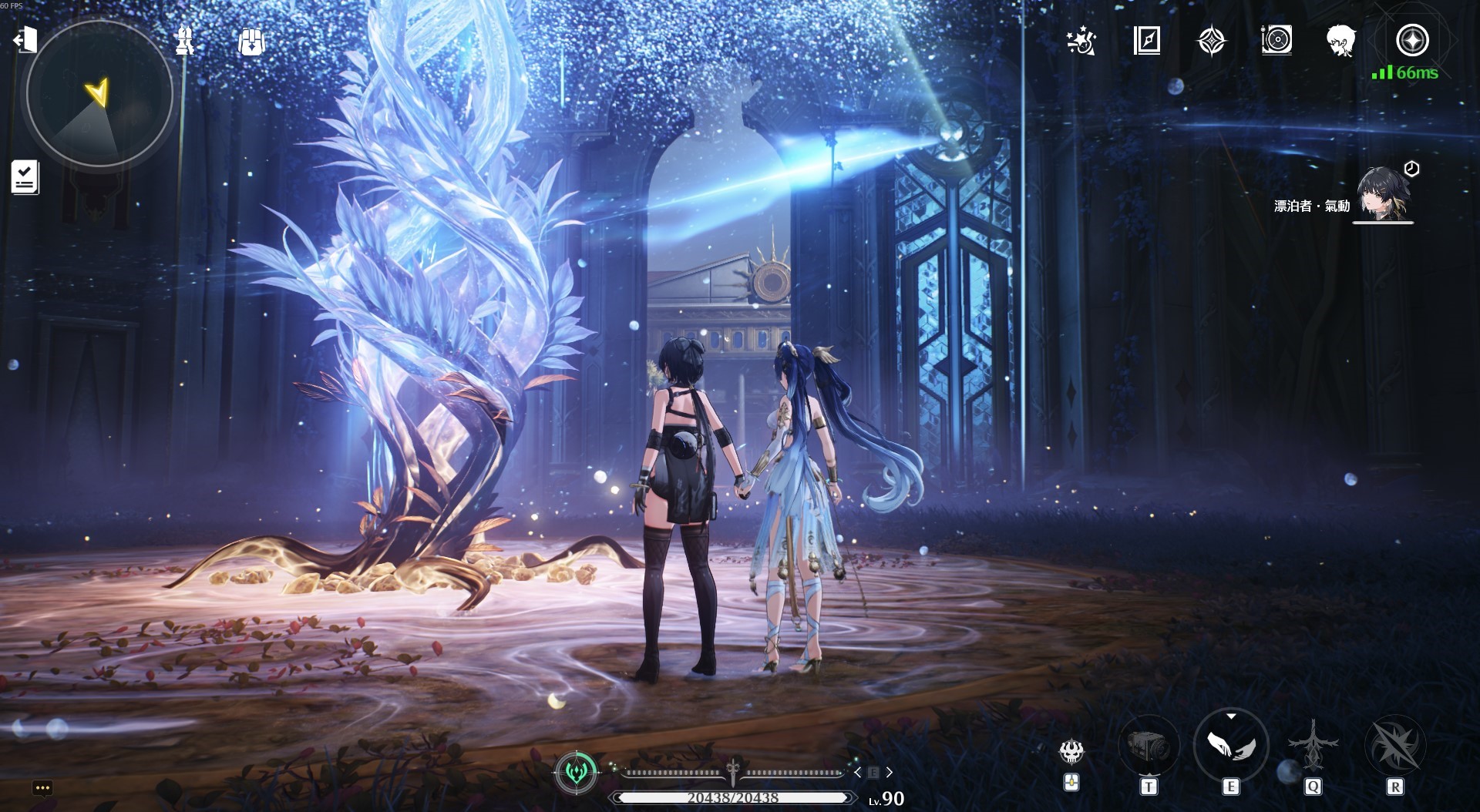This screenshot has height=812, width=1480.
Task: Activate the holding hands skill
Action: click(1230, 745)
